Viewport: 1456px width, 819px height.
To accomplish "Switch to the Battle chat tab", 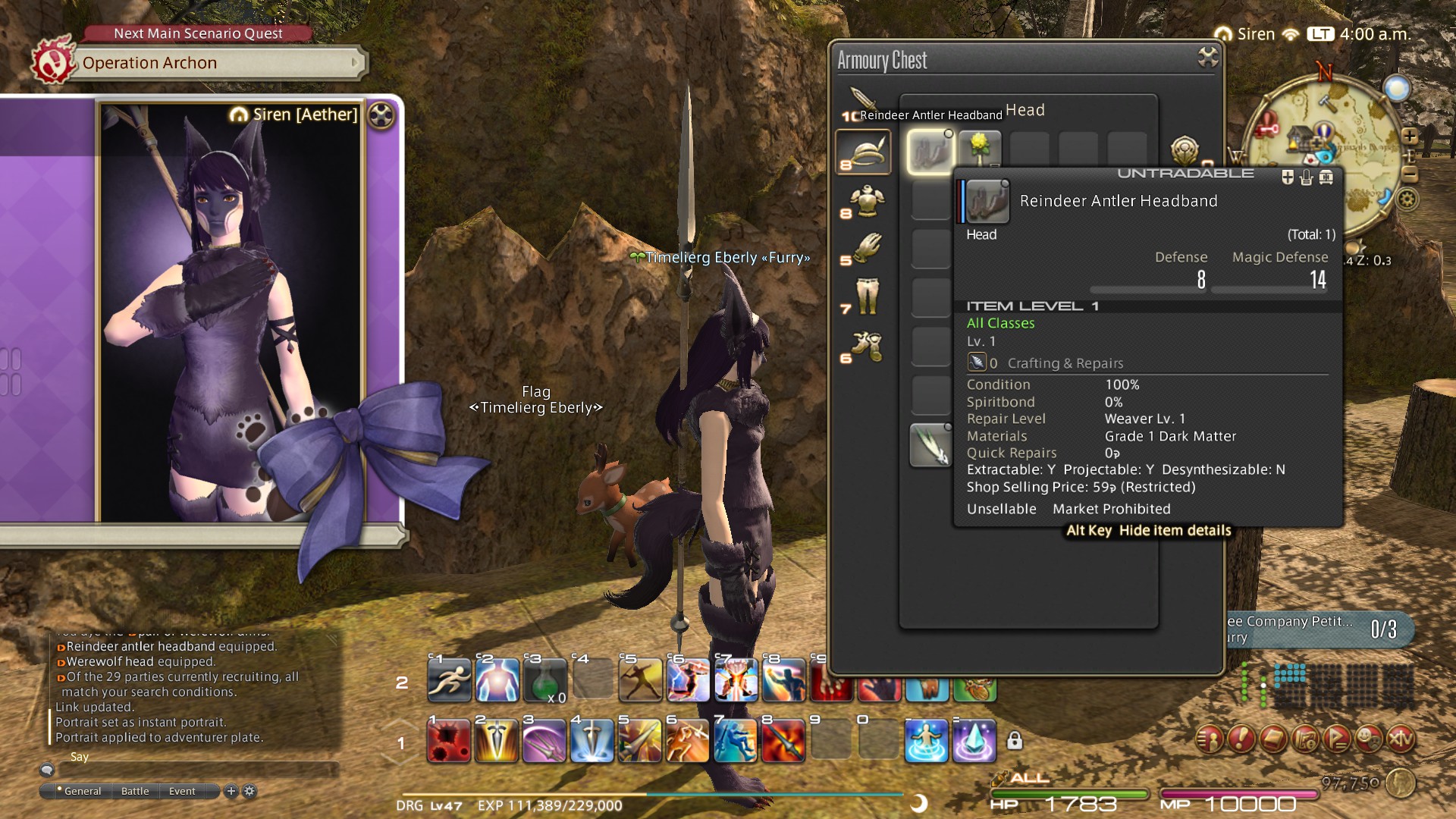I will tap(135, 791).
